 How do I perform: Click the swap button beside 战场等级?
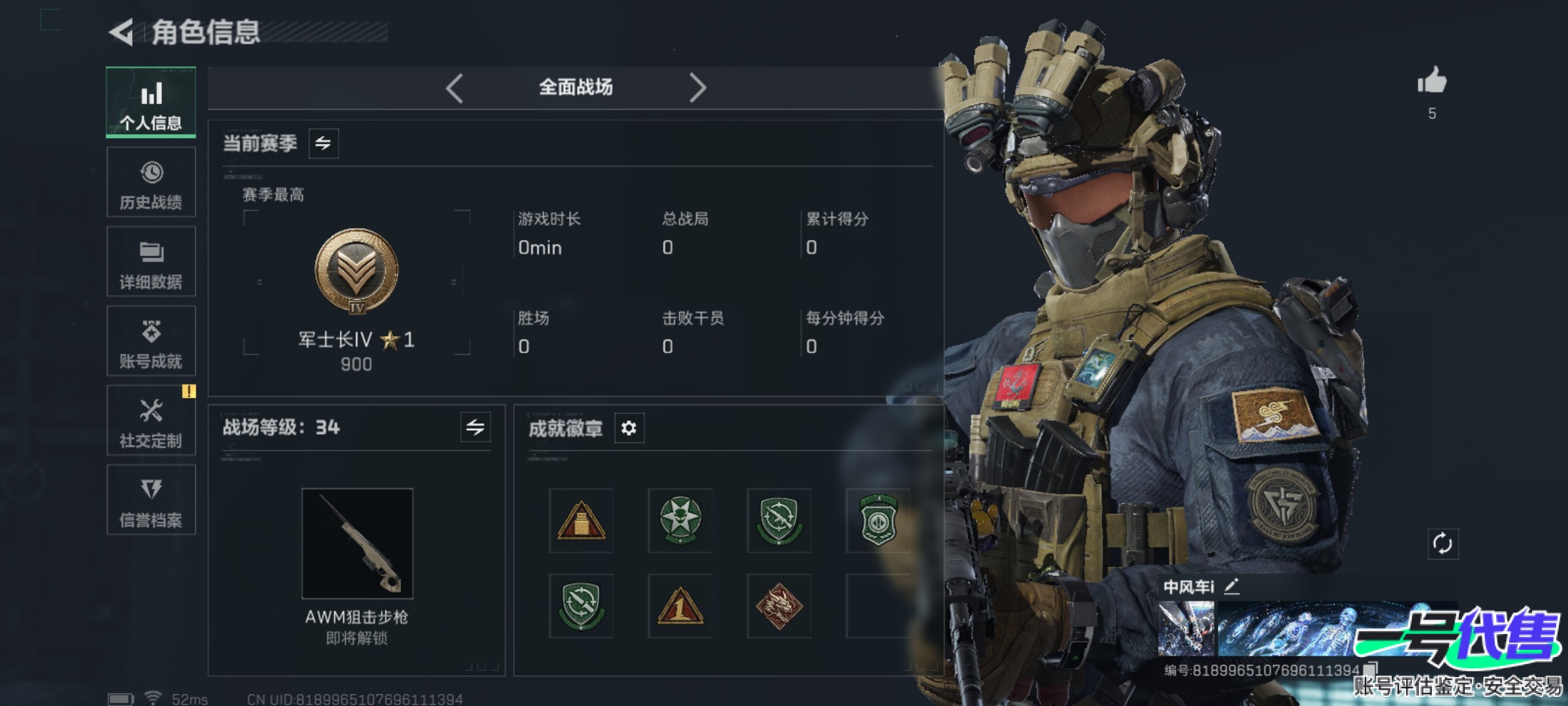point(475,428)
